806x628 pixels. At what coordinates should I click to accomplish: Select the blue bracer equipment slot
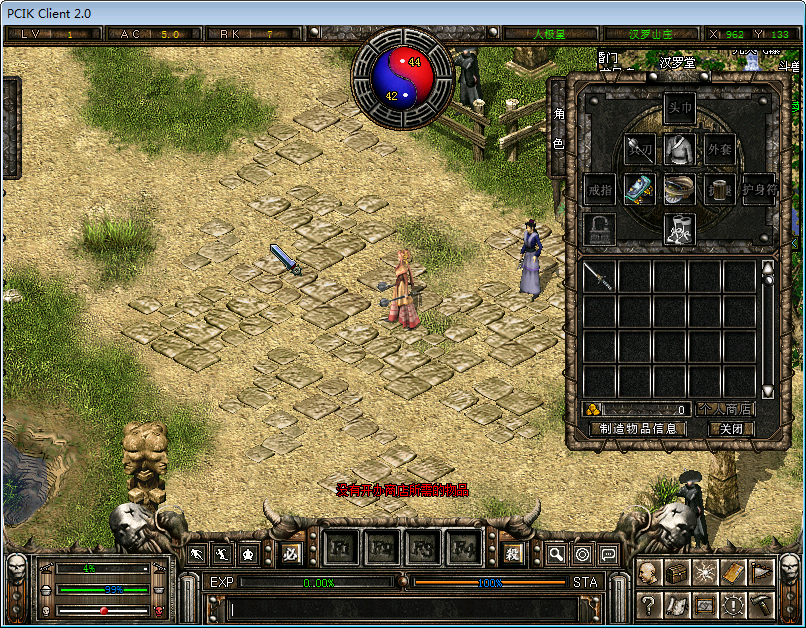(640, 189)
